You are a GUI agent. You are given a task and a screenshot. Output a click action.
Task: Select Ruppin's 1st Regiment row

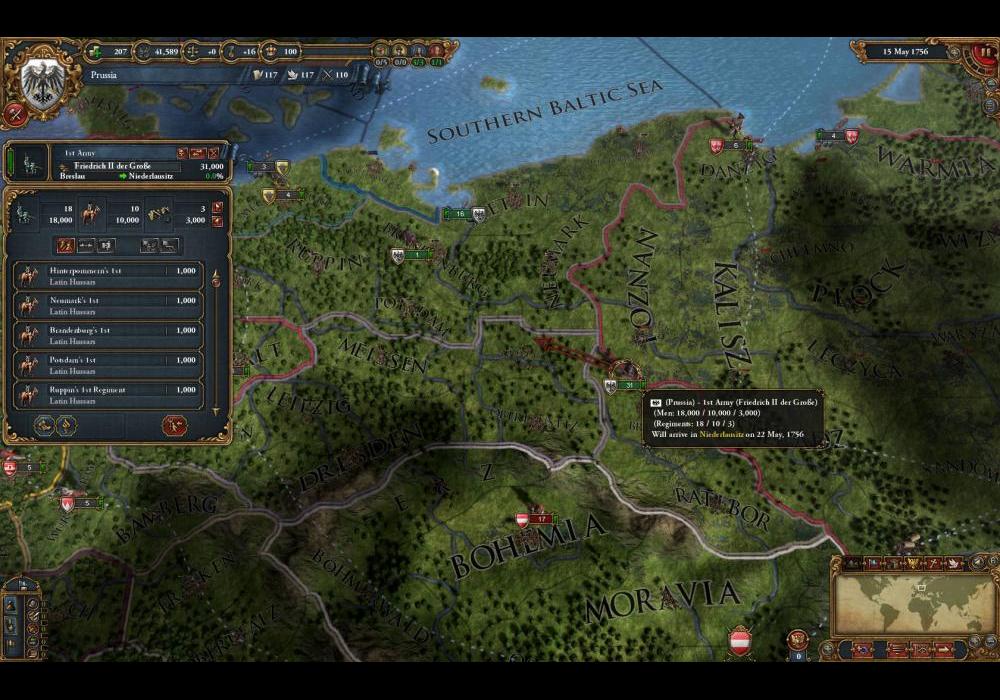[110, 394]
